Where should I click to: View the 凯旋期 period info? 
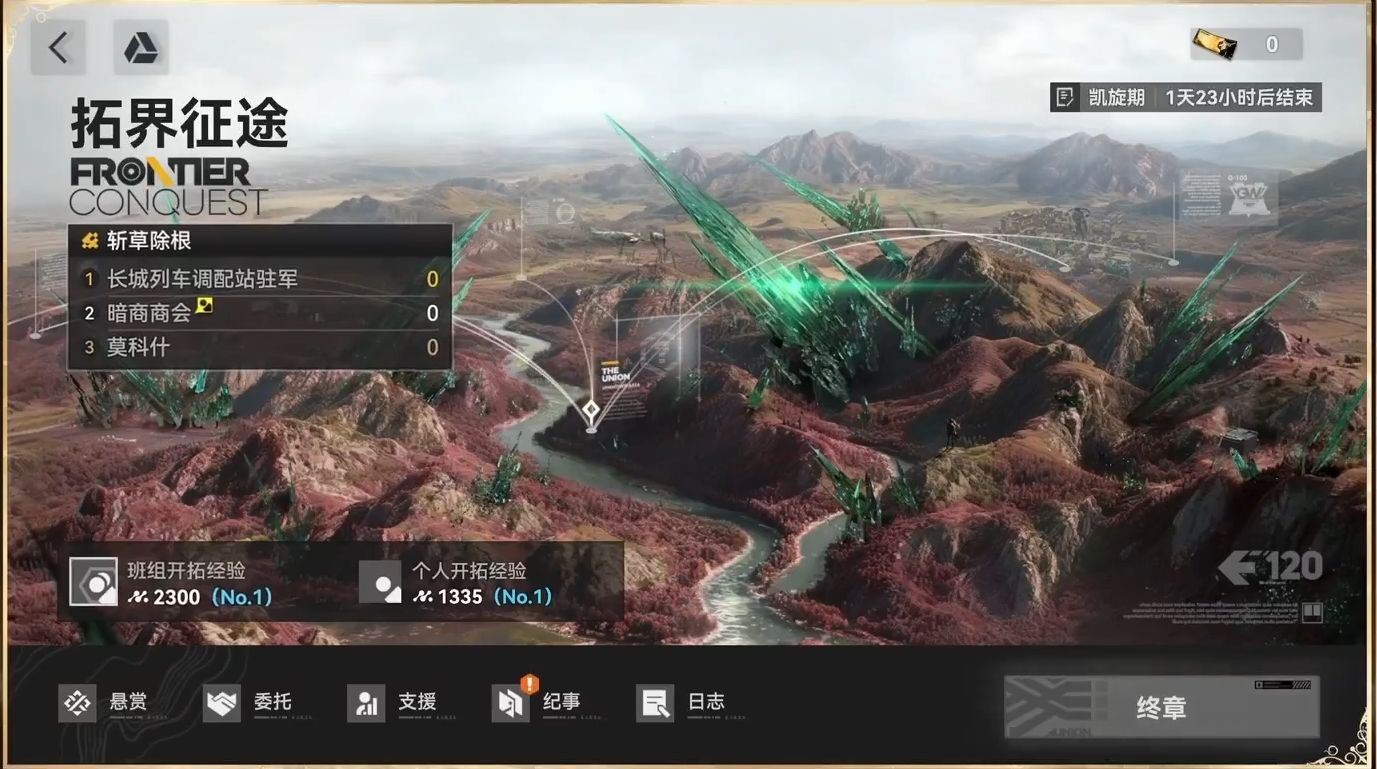pyautogui.click(x=1186, y=97)
